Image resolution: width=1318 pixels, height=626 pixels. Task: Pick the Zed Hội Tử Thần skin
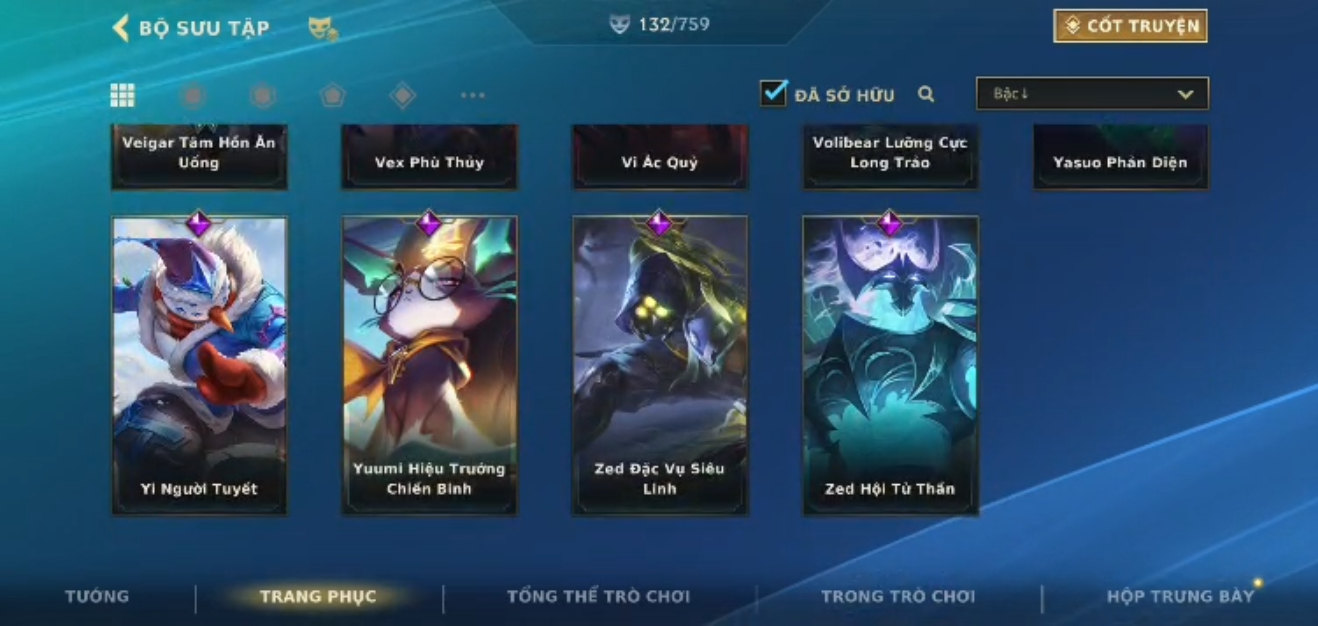pyautogui.click(x=889, y=365)
